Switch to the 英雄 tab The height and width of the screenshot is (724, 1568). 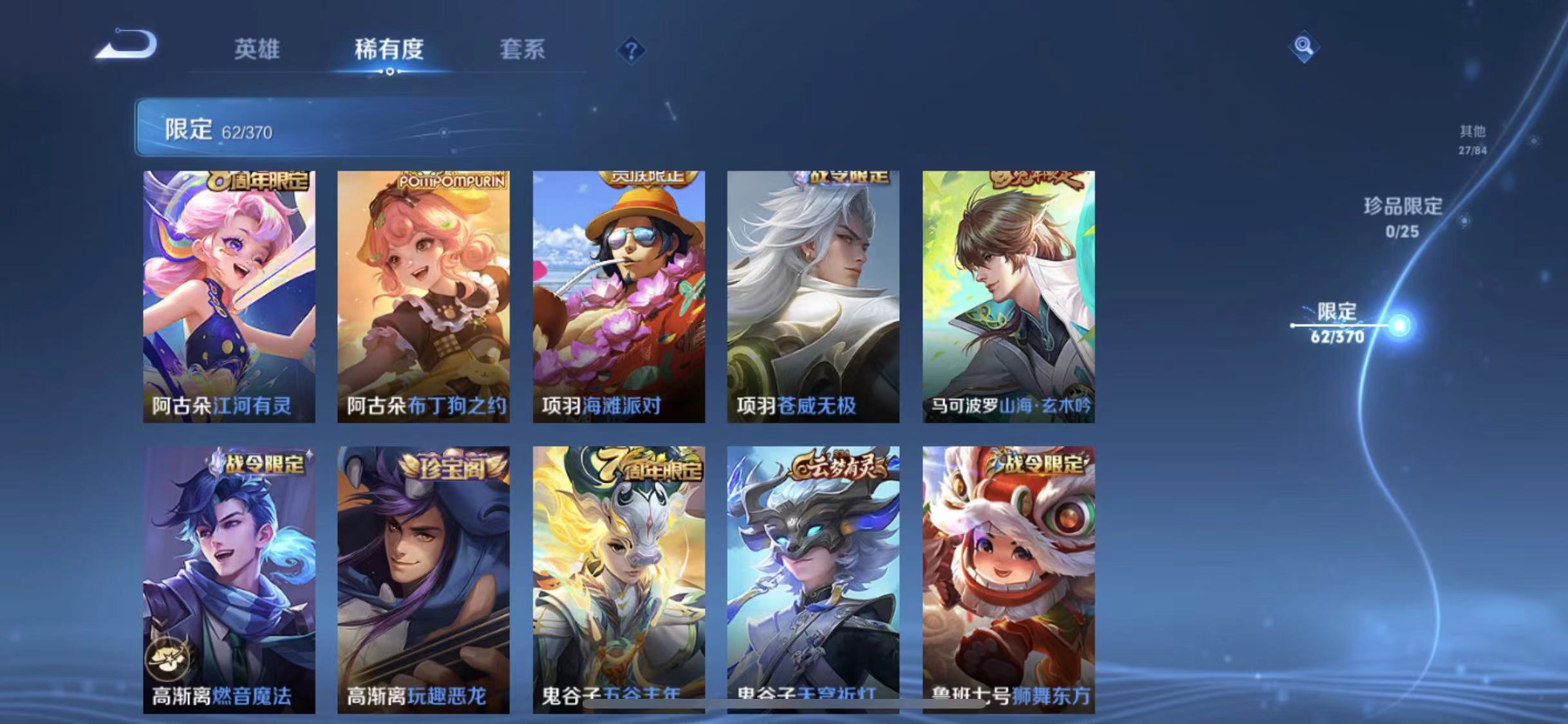(x=257, y=50)
